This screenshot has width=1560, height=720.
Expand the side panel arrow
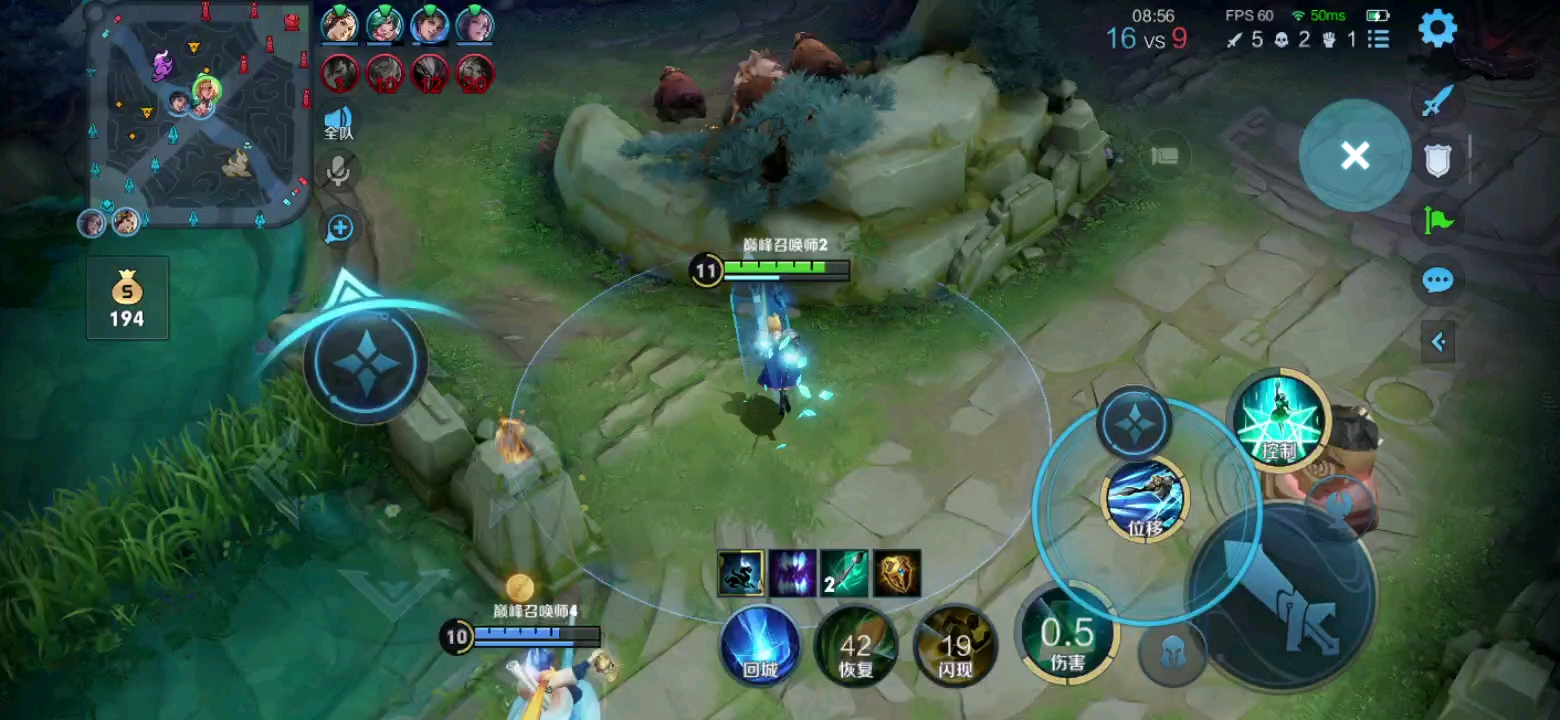pos(1438,342)
